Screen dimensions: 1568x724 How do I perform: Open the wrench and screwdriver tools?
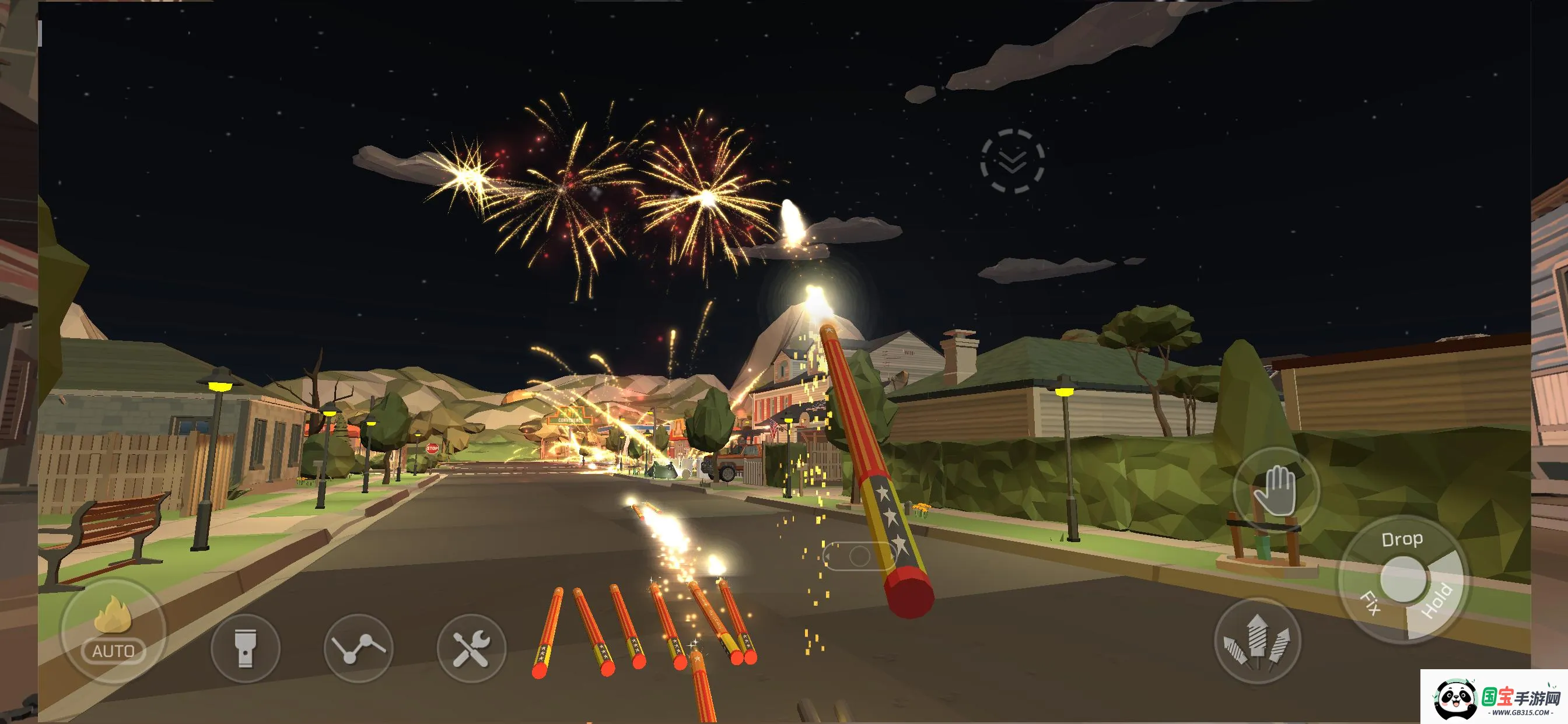(x=471, y=648)
